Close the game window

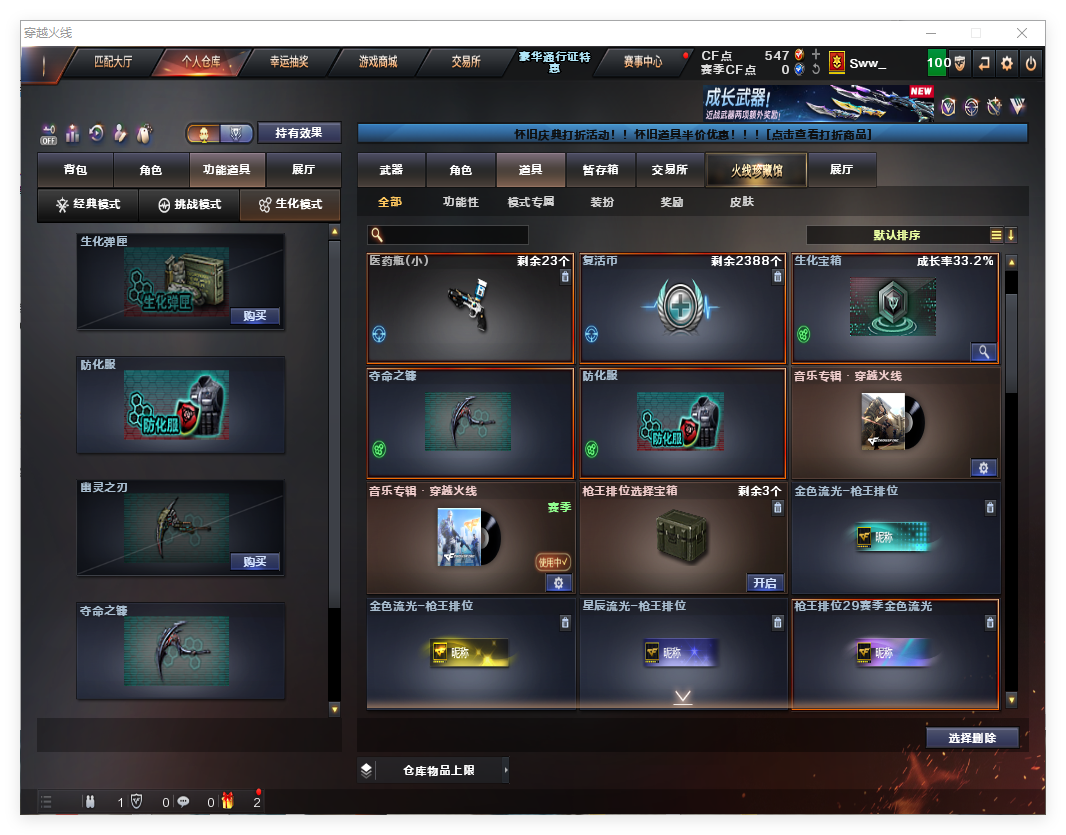click(x=1021, y=33)
